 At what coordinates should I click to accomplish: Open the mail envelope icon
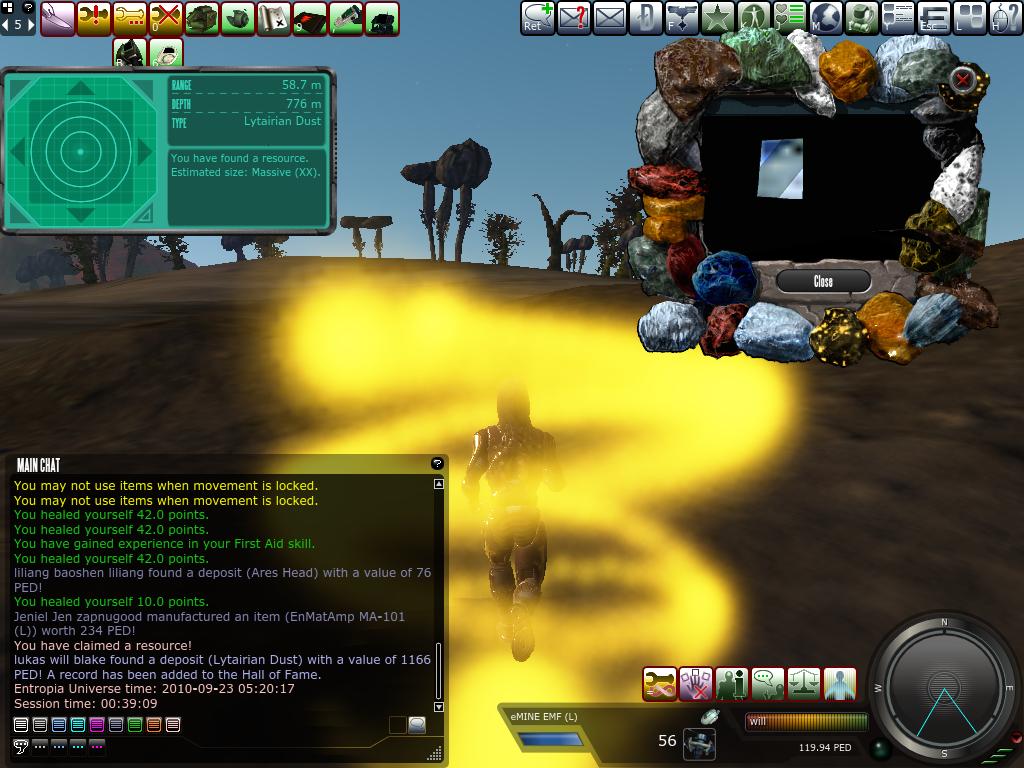610,17
